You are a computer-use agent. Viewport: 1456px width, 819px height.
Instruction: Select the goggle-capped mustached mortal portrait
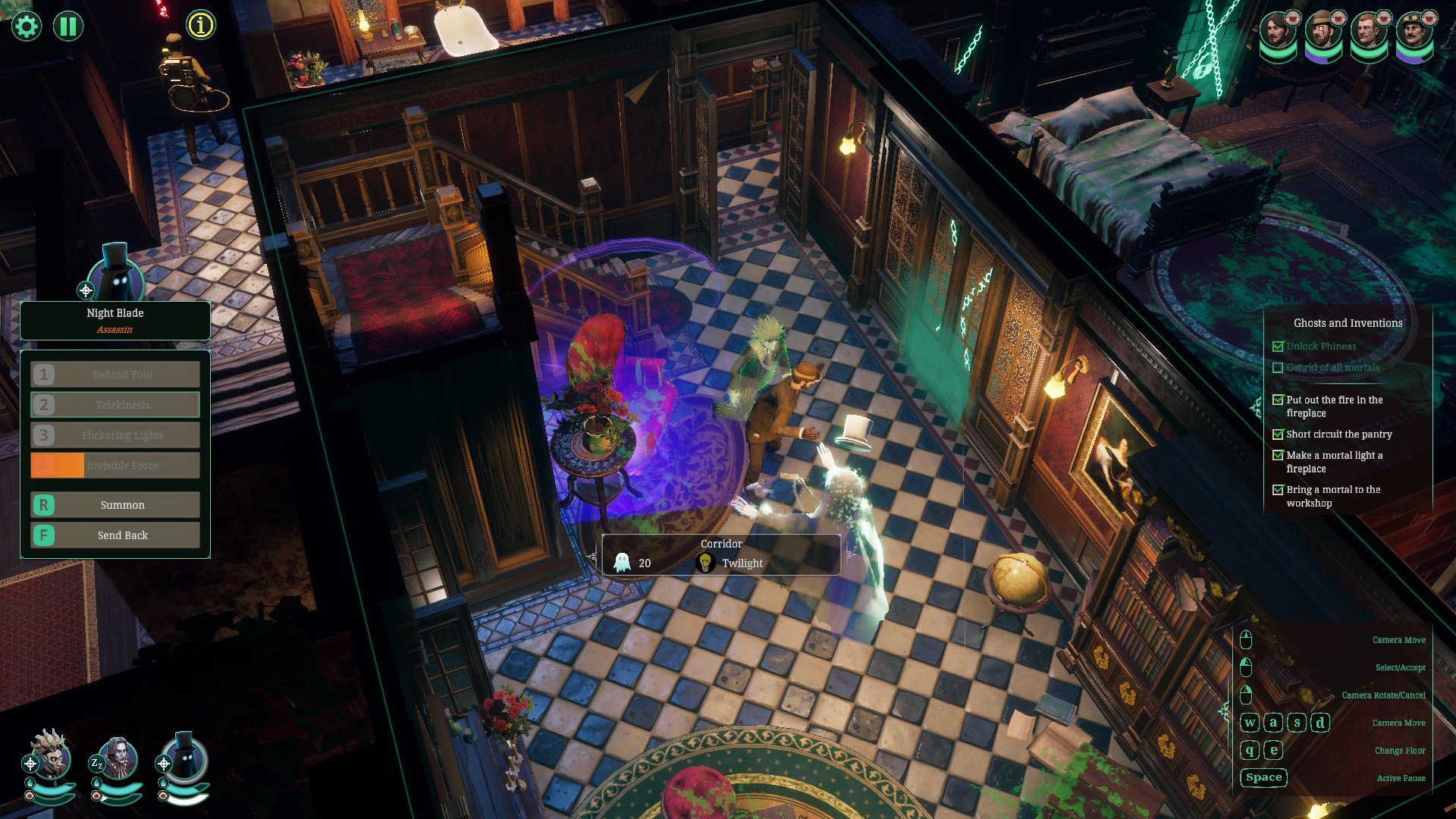(1414, 33)
